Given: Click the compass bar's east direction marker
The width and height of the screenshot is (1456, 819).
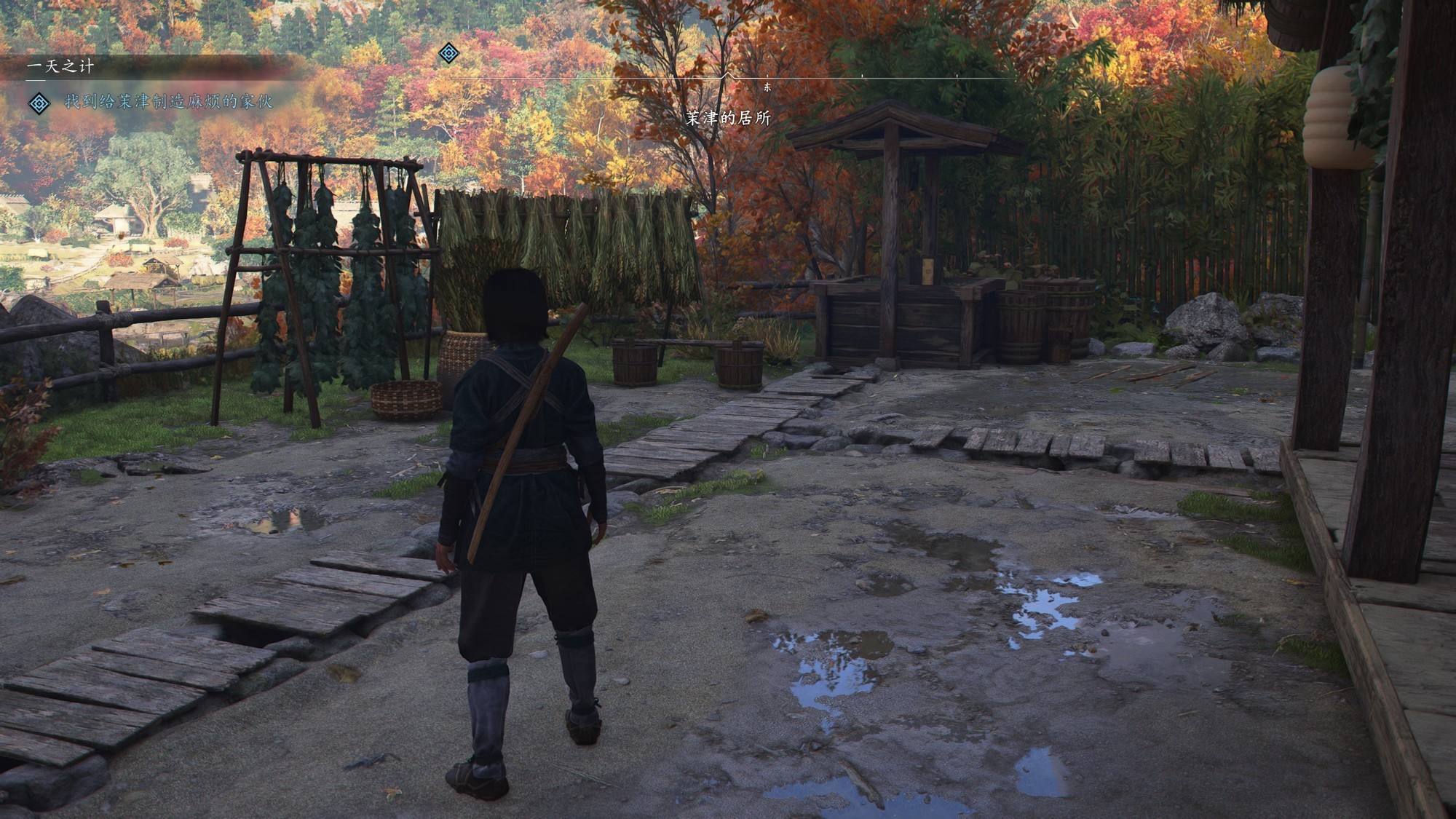Looking at the screenshot, I should coord(767,87).
